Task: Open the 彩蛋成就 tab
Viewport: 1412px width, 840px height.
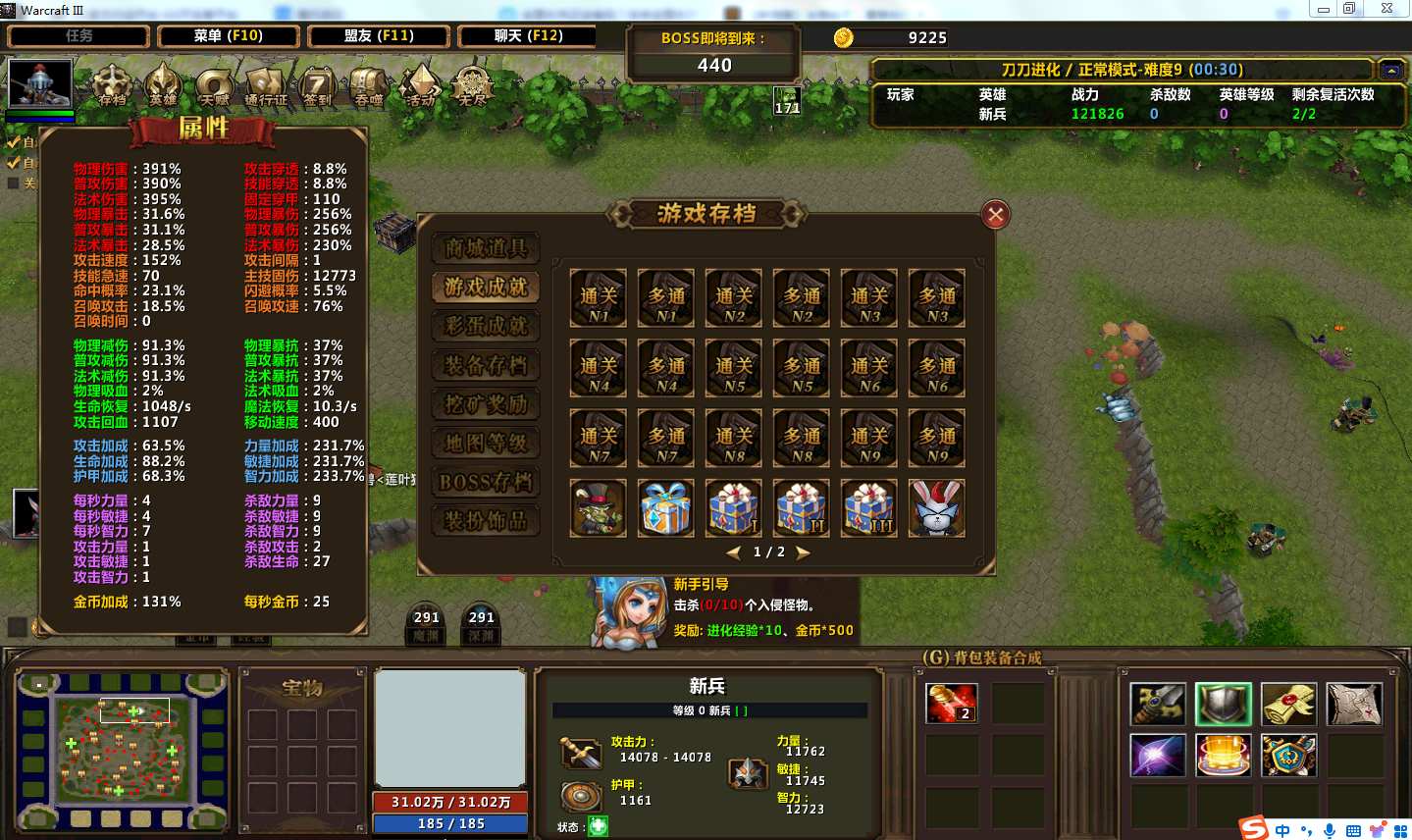Action: coord(486,326)
